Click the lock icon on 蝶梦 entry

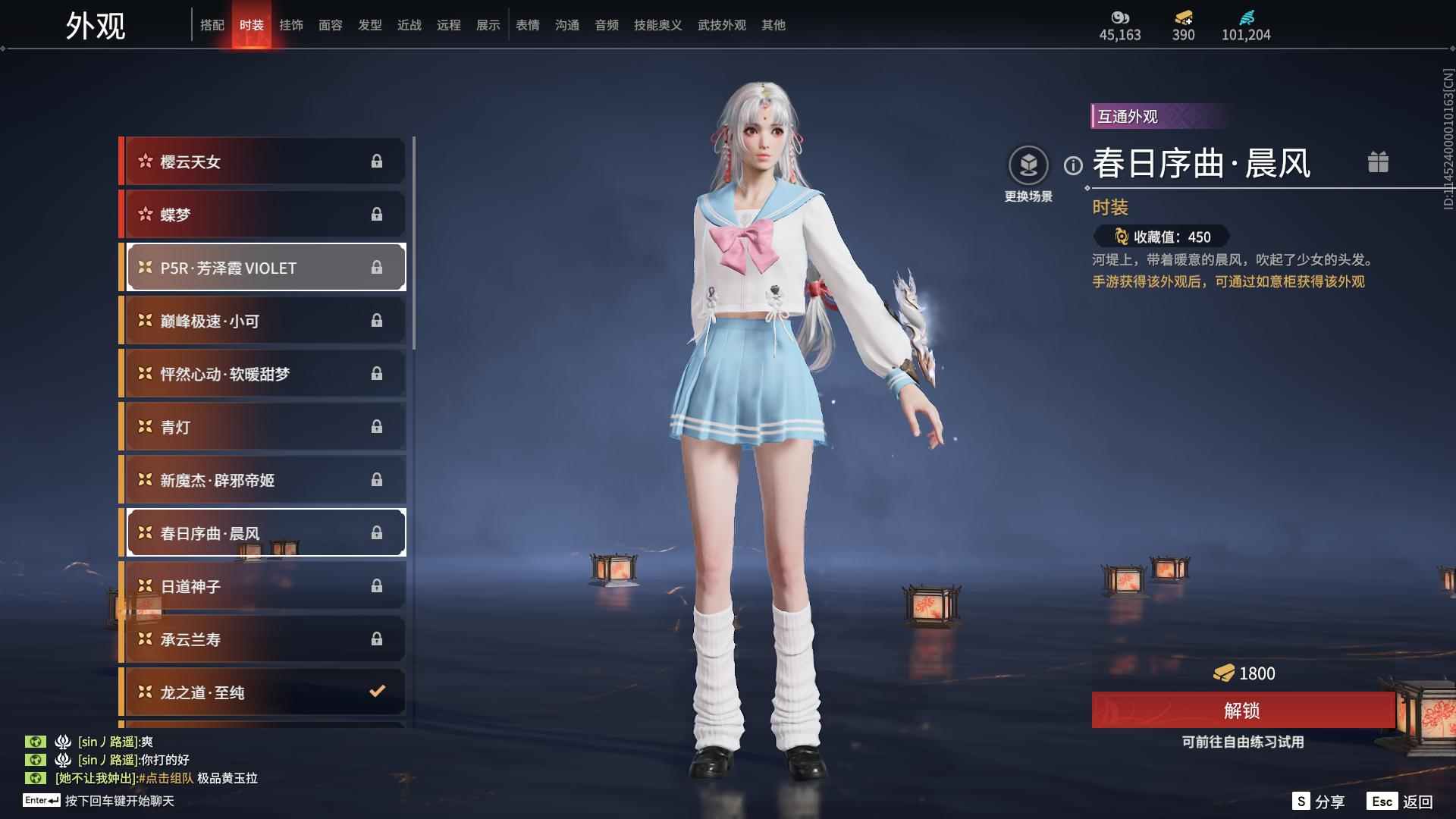point(377,215)
